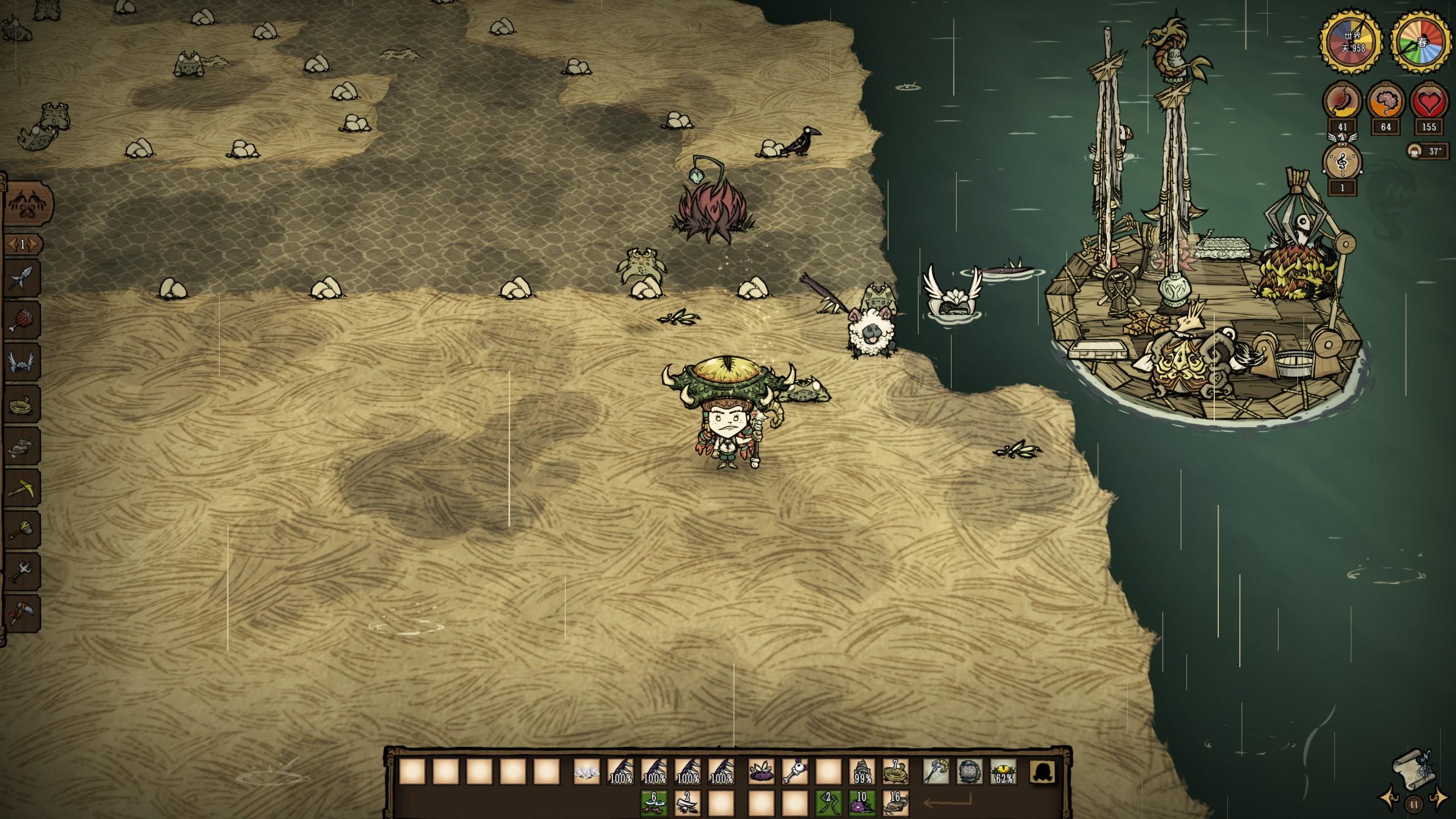Viewport: 1456px width, 819px height.
Task: Select the equipped eye helmet at 62%
Action: click(x=1003, y=772)
